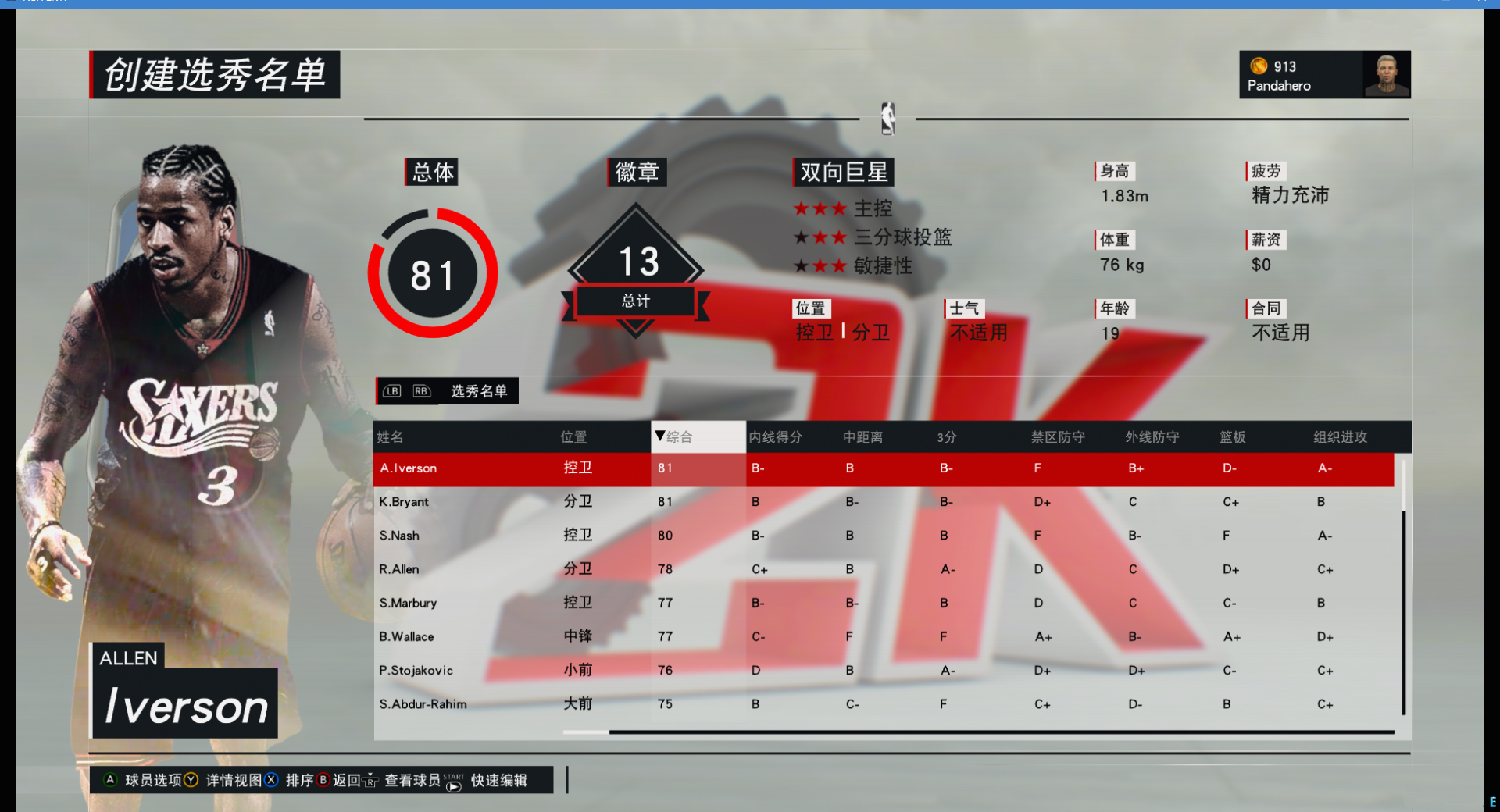1500x812 pixels.
Task: Click the gold VC coin icon beside 913
Action: point(1258,66)
